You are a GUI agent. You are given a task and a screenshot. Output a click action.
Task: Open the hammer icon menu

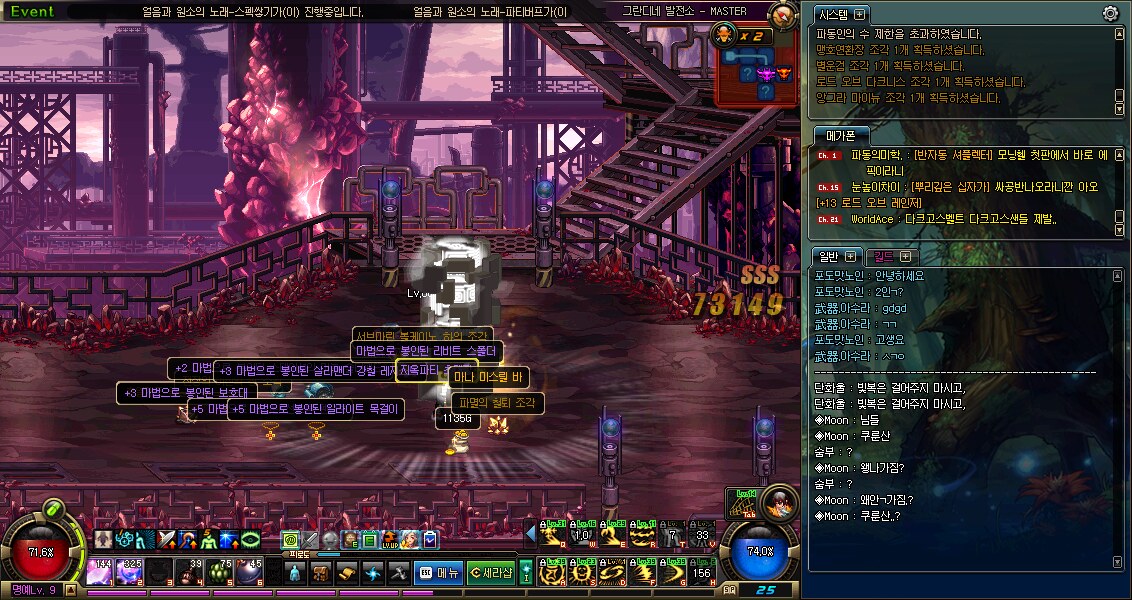coord(398,573)
